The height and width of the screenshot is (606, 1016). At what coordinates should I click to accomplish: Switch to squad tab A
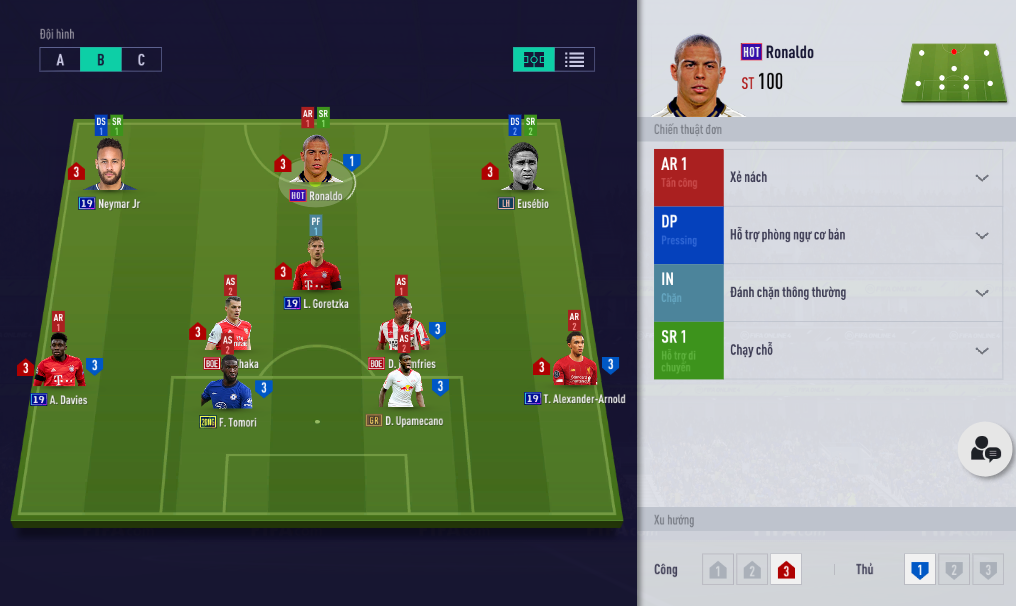pos(60,60)
